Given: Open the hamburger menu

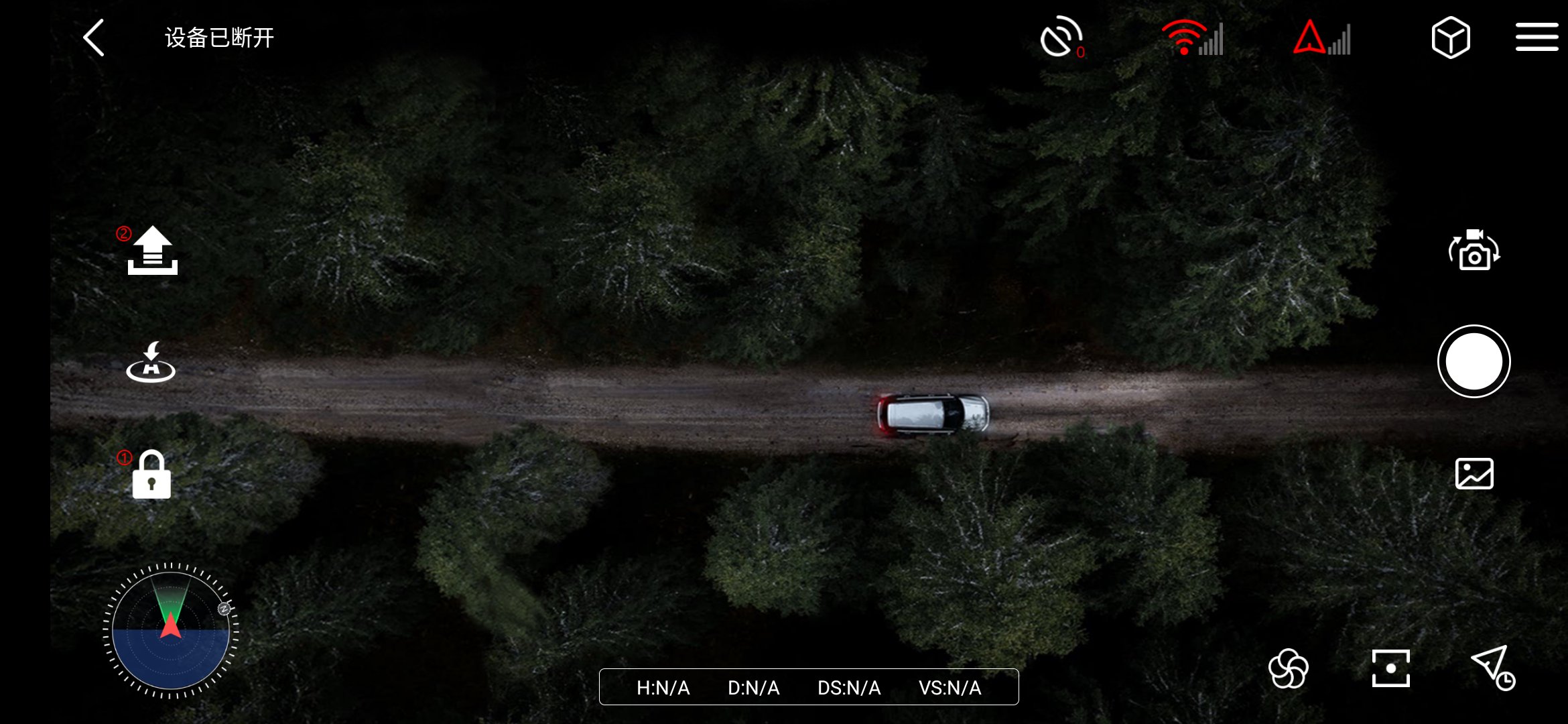Looking at the screenshot, I should click(x=1537, y=38).
